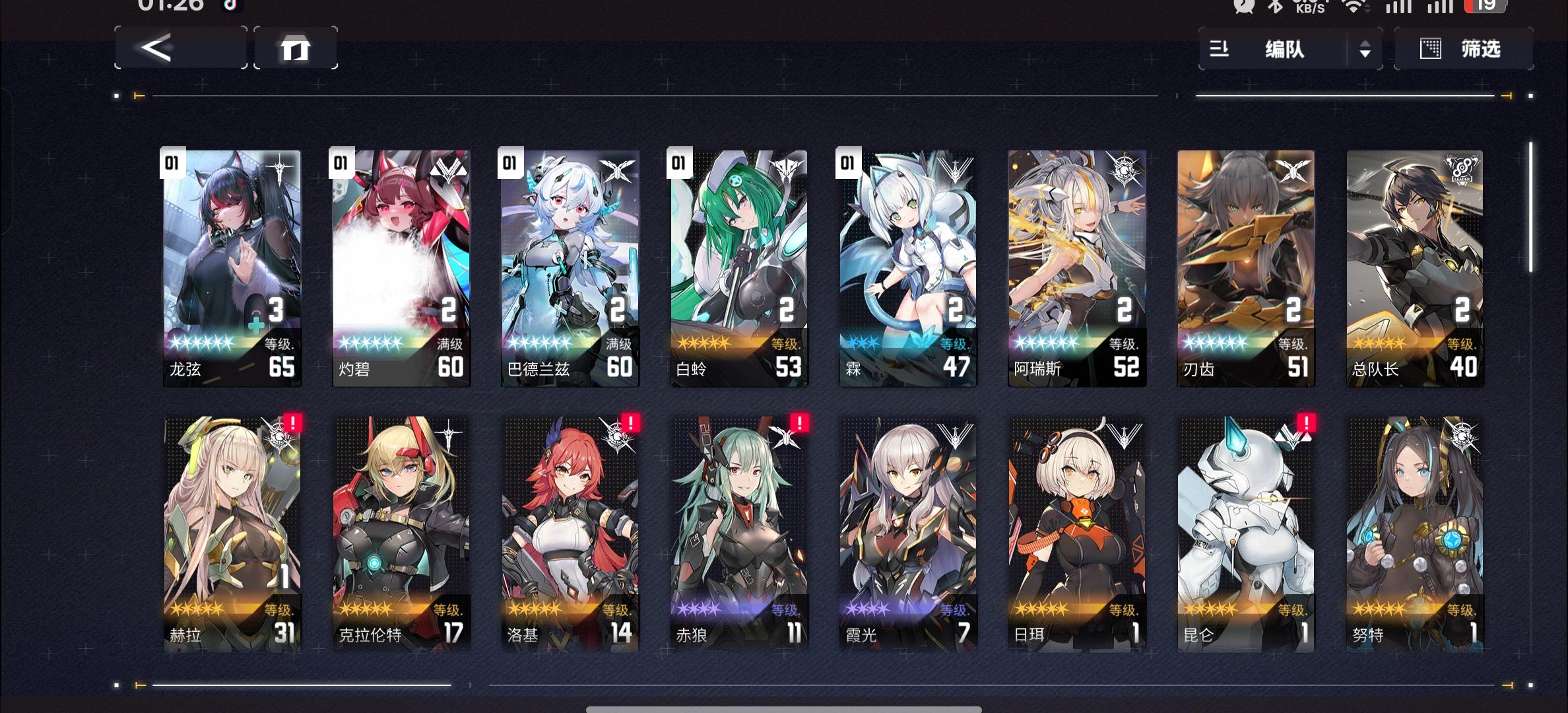This screenshot has width=1568, height=713.
Task: Select max-level character 灼碧
Action: pyautogui.click(x=401, y=264)
